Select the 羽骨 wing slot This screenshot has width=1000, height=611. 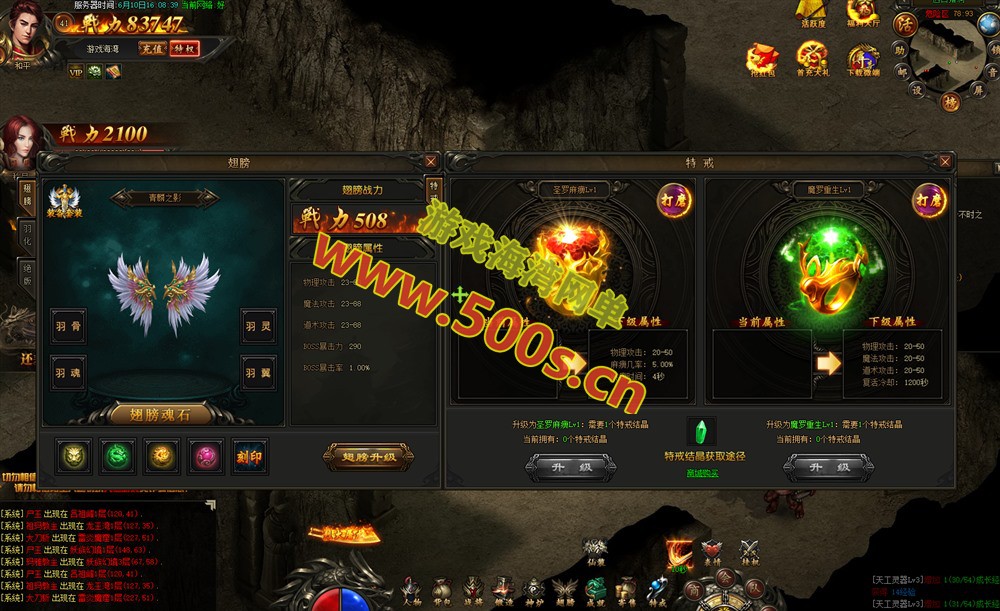pyautogui.click(x=68, y=325)
